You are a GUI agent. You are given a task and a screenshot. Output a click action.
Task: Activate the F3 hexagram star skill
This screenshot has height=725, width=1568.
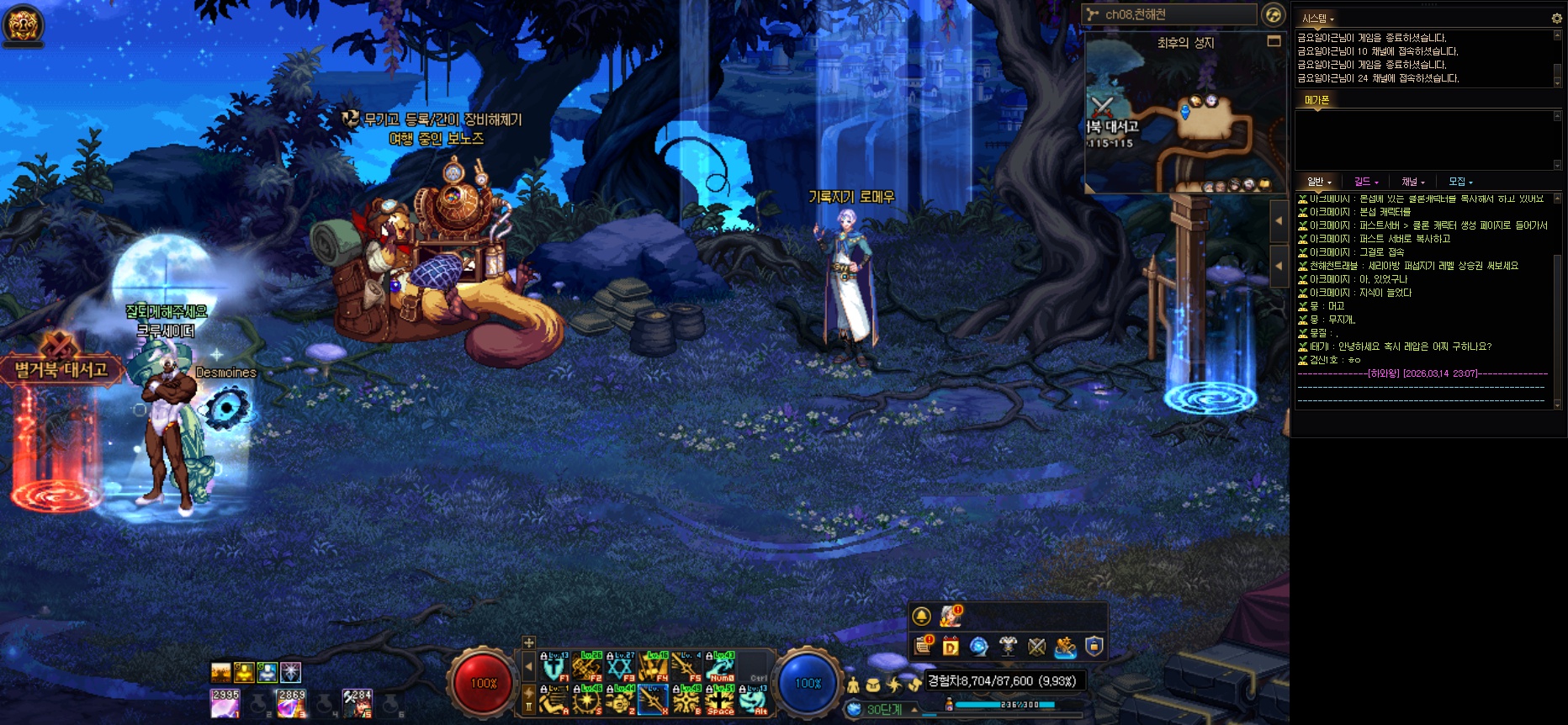[x=619, y=667]
